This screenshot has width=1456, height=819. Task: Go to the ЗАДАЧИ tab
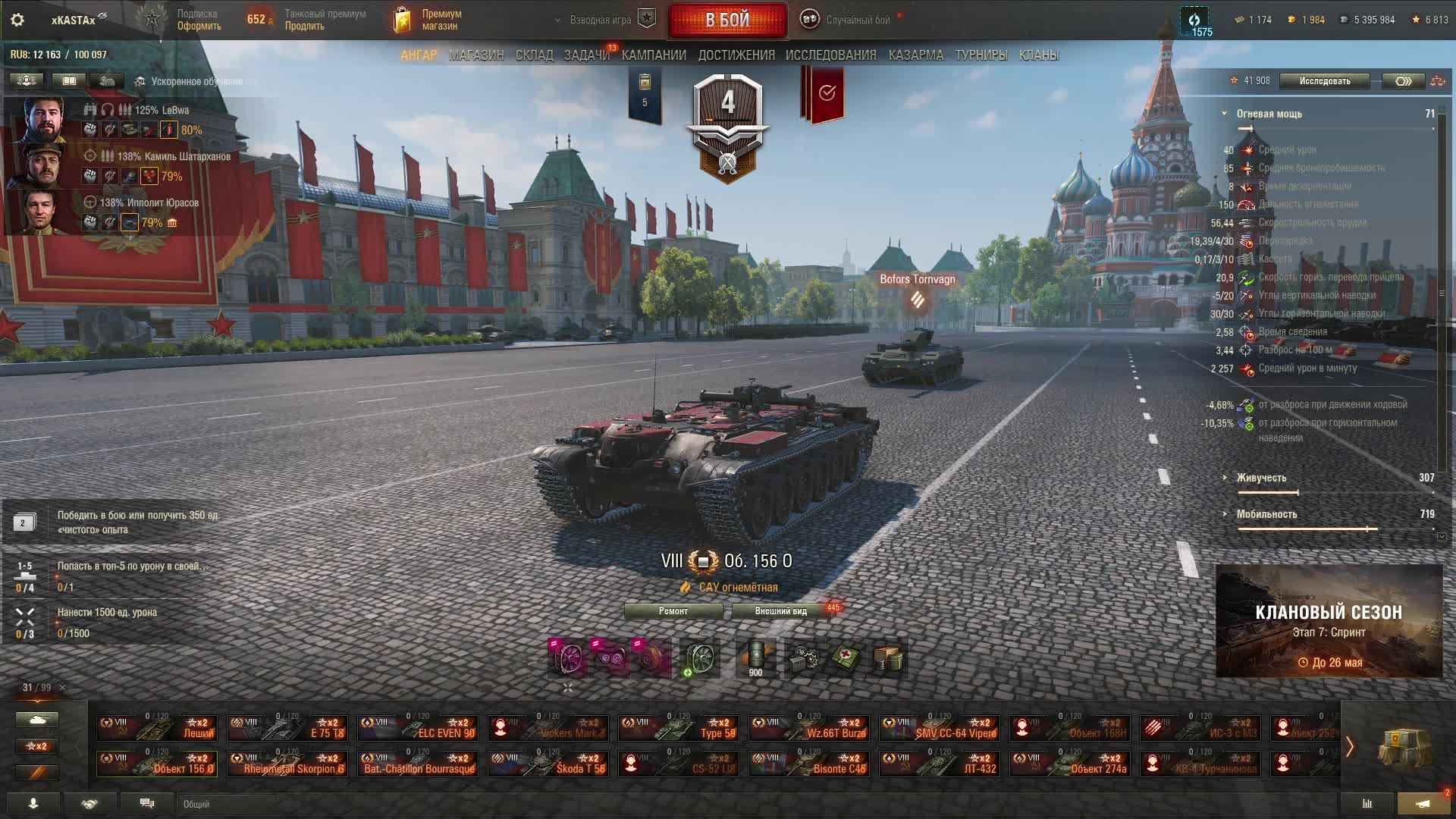point(586,55)
